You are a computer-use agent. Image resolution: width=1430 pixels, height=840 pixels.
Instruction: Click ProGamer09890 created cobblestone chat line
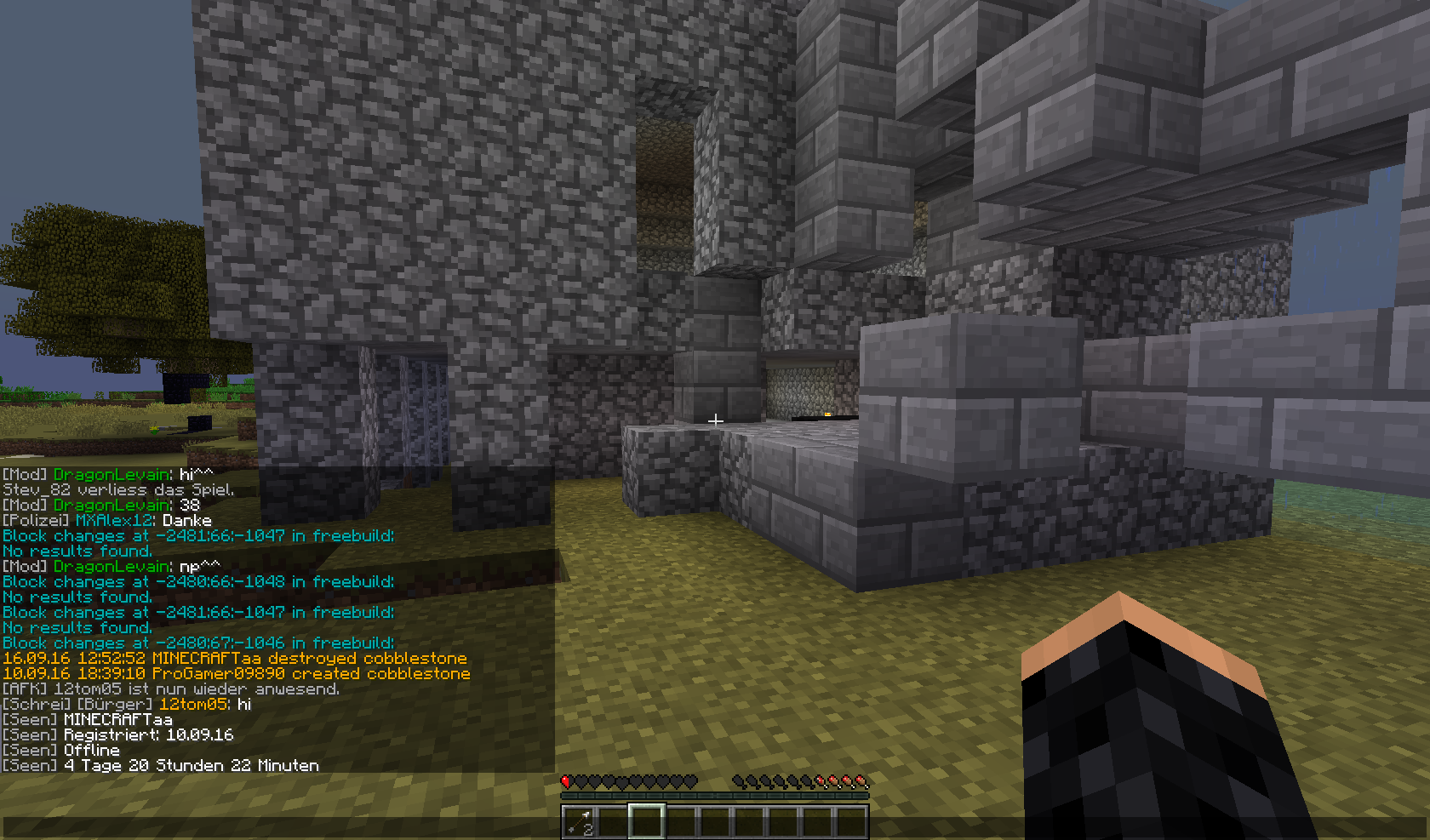(237, 674)
